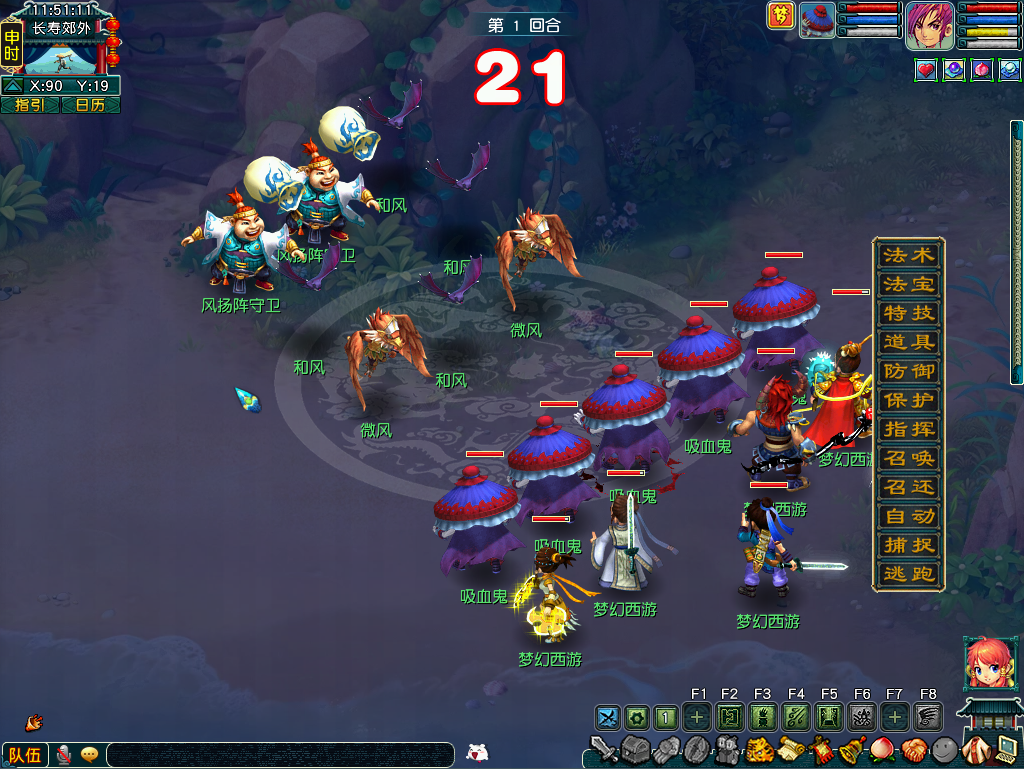This screenshot has width=1024, height=769.
Task: Open the 日历 calendar
Action: [90, 105]
